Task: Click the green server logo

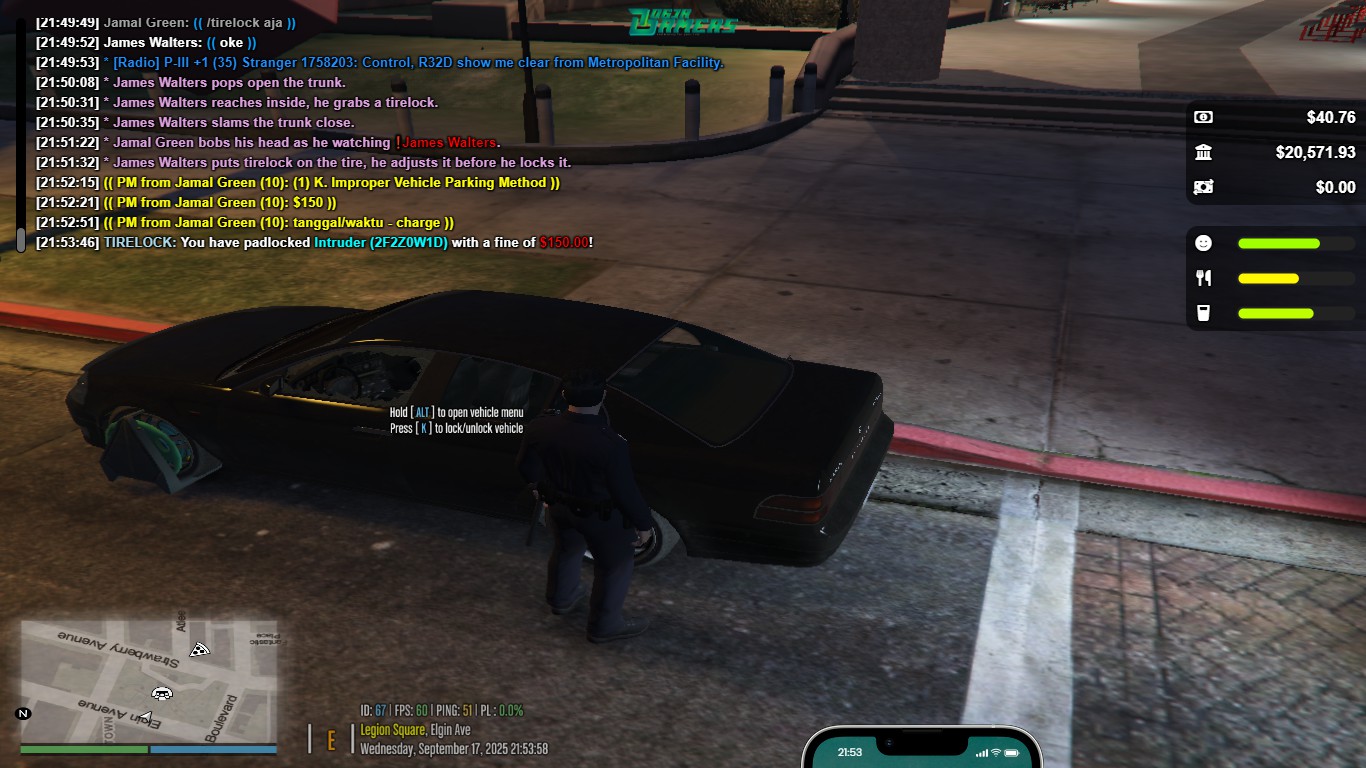Action: click(683, 21)
